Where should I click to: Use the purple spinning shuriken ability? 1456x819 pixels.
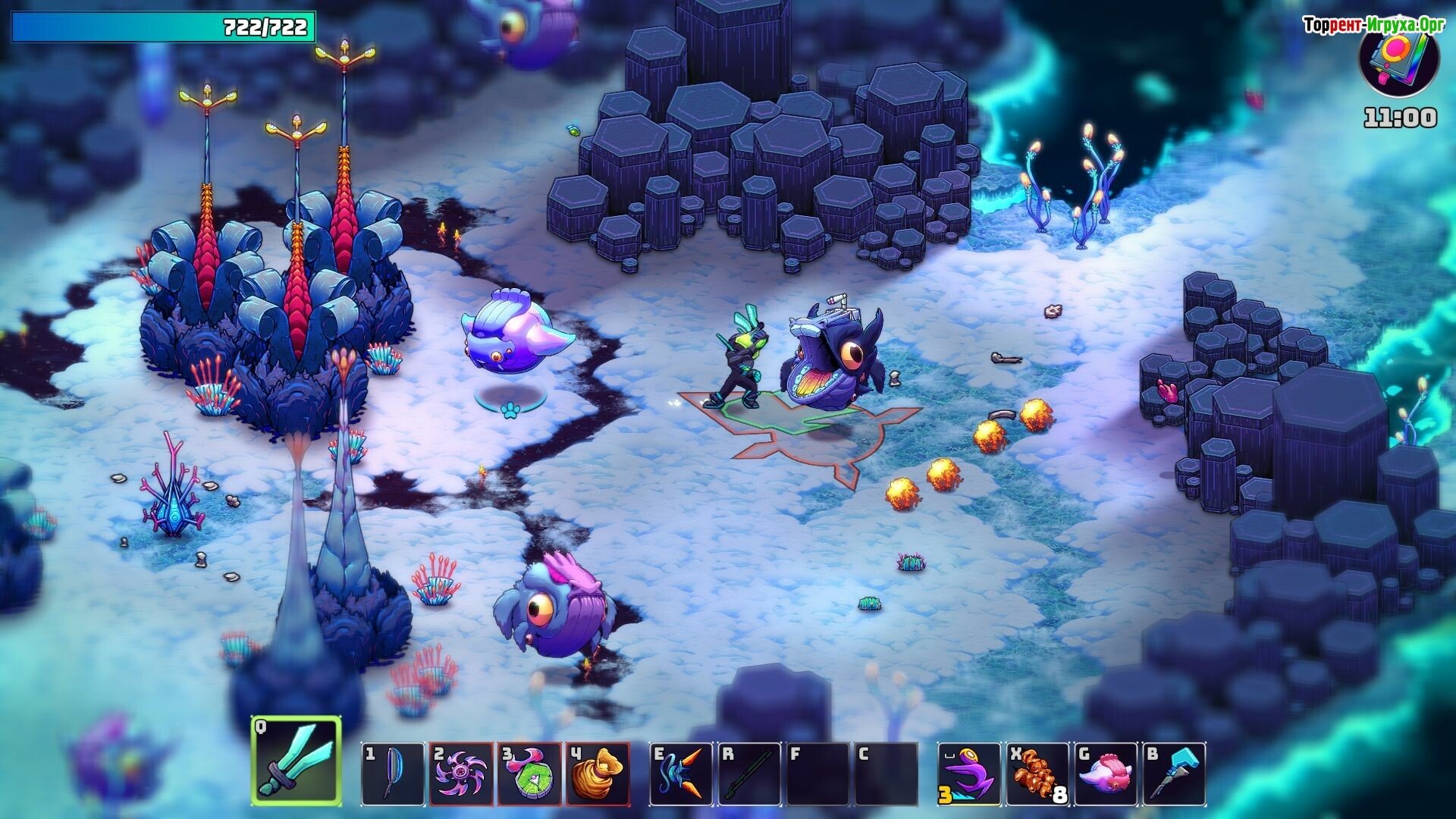coord(461,773)
